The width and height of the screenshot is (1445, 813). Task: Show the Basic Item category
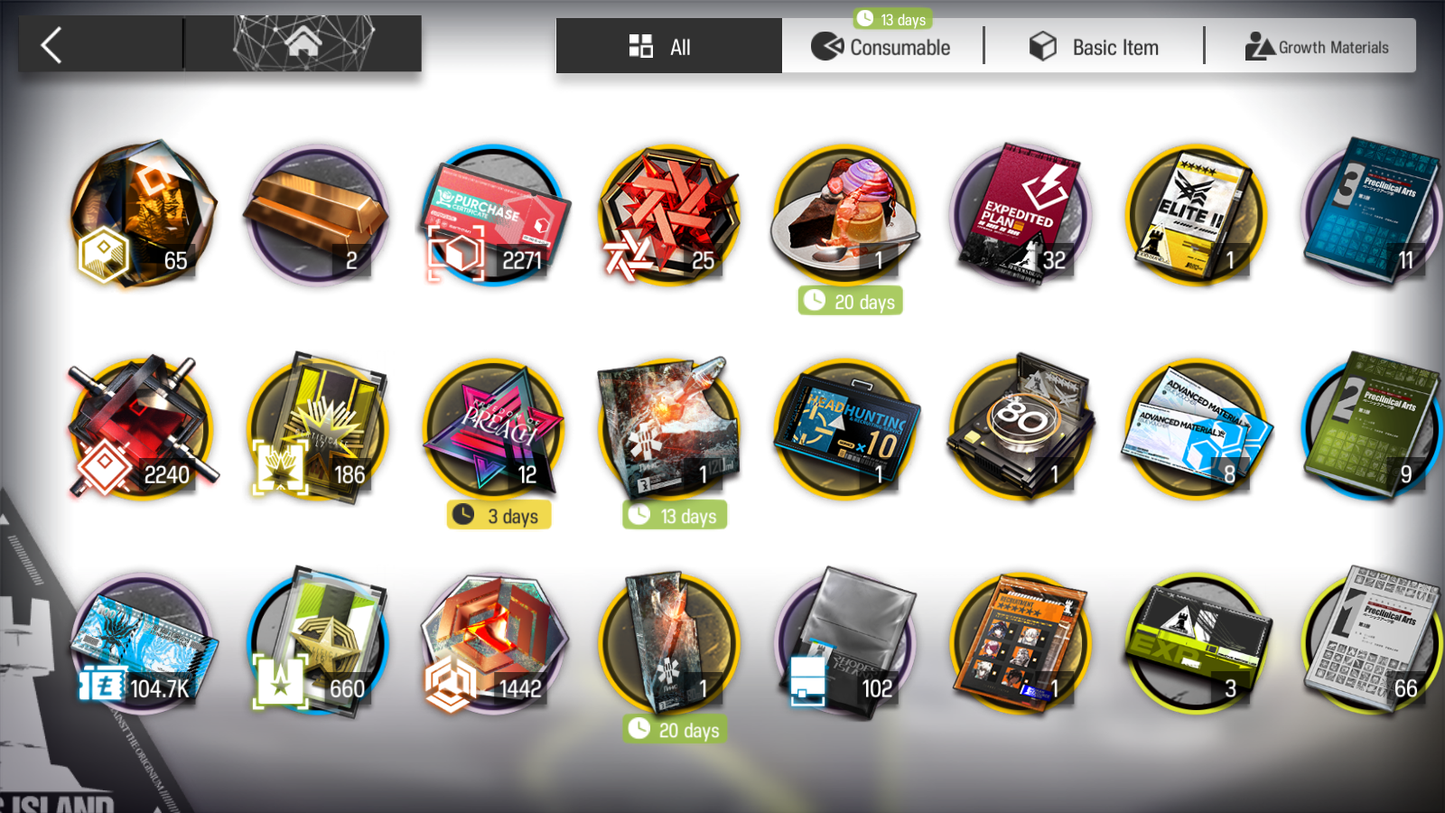click(1095, 47)
